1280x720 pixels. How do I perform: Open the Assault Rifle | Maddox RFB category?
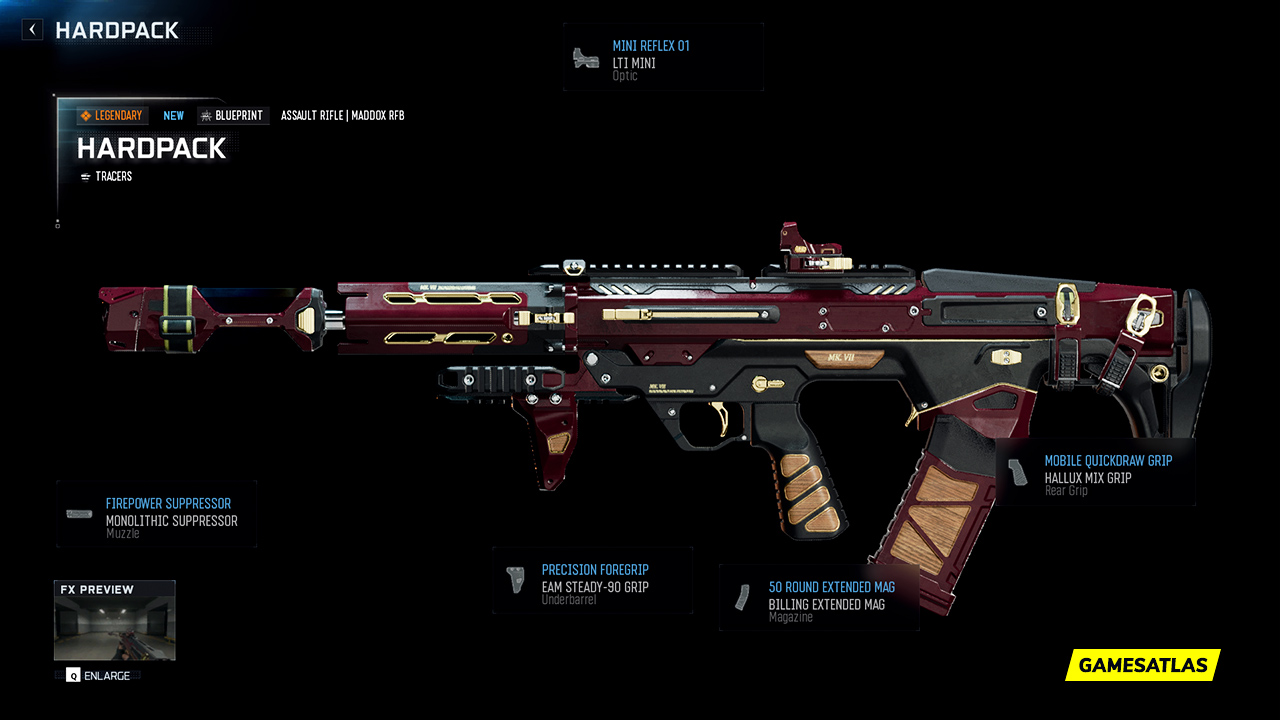coord(343,115)
